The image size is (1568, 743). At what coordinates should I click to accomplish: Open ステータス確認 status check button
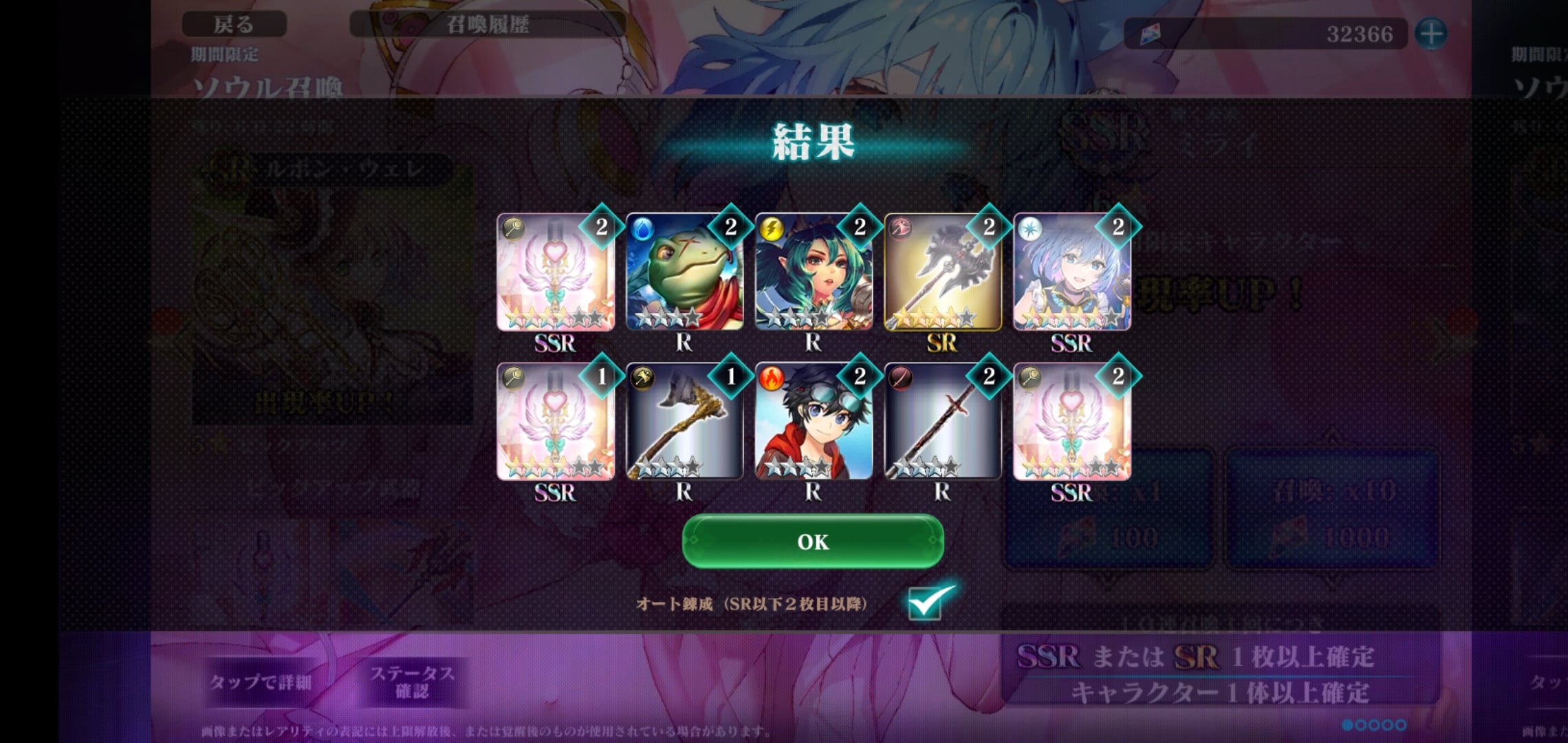(x=412, y=682)
